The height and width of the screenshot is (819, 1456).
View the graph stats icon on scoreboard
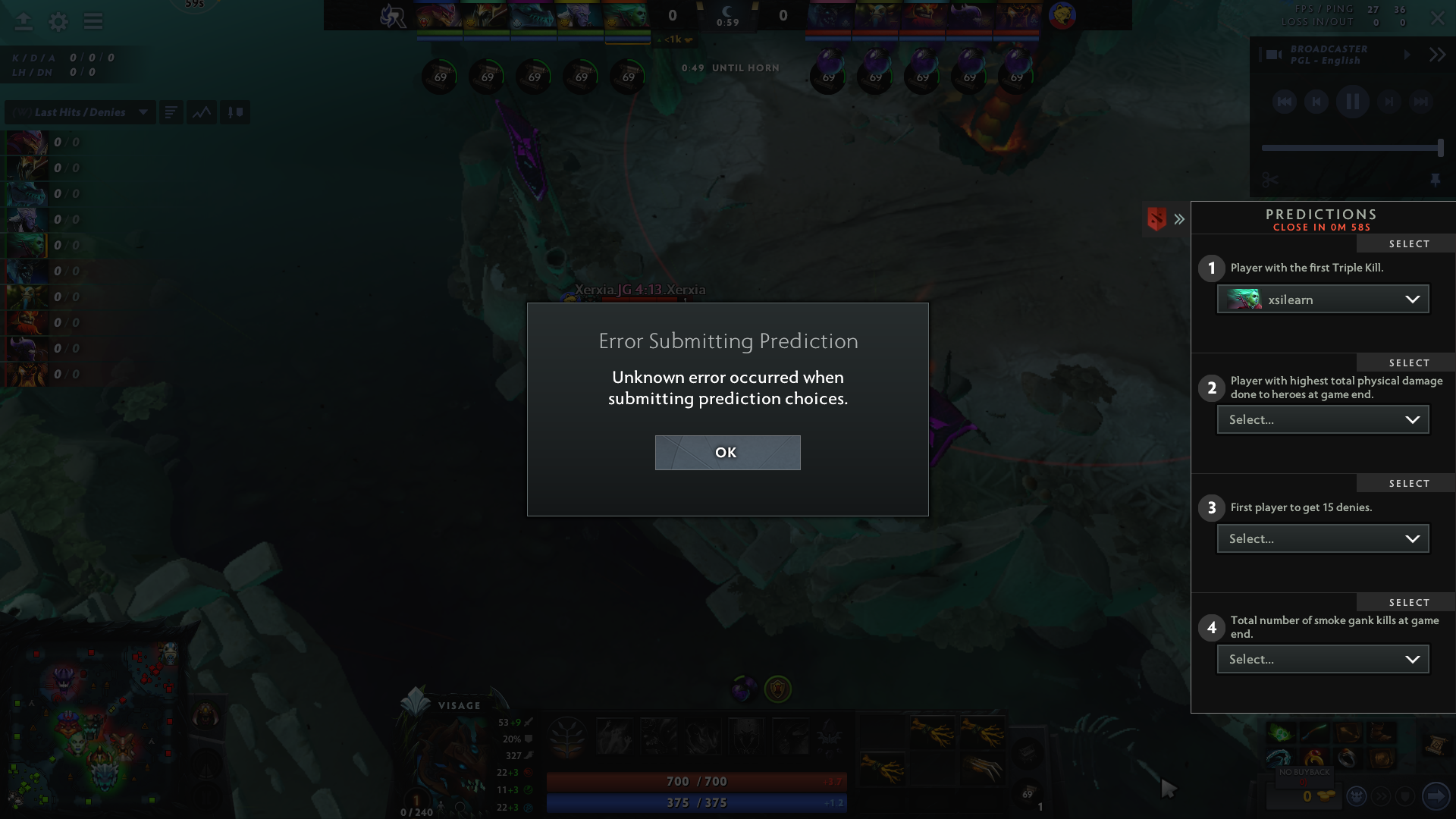point(201,111)
